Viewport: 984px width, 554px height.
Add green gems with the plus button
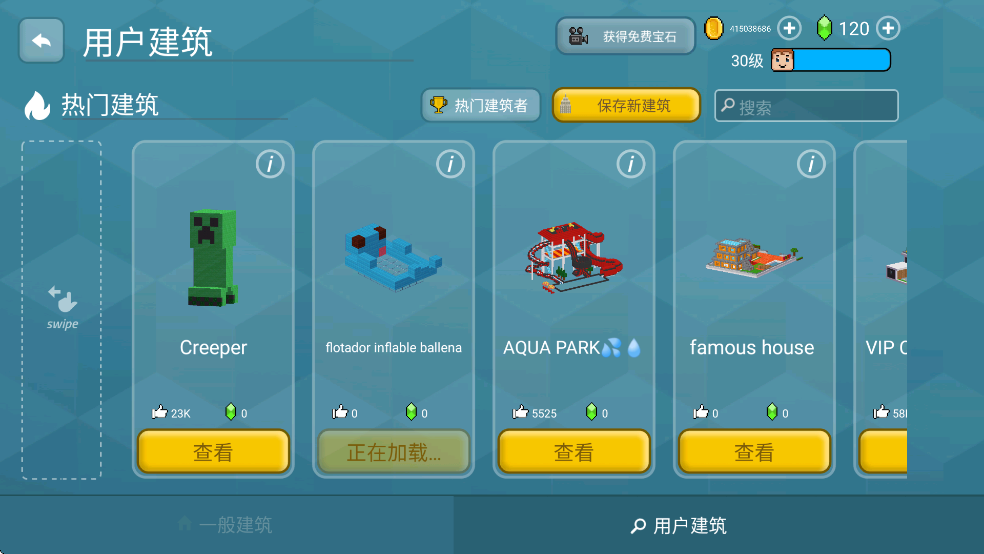(x=887, y=28)
